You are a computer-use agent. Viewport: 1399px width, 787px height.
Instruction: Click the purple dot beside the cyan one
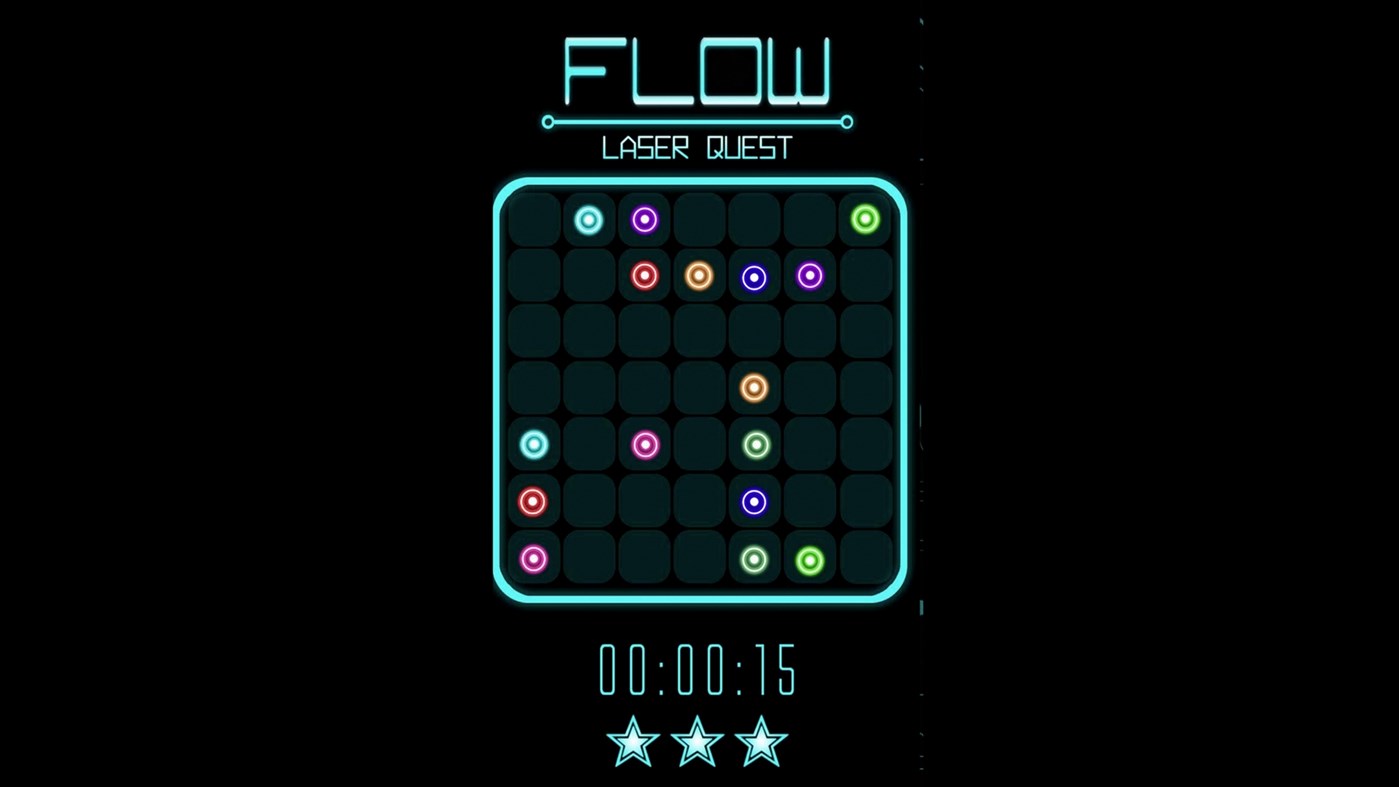pos(644,219)
